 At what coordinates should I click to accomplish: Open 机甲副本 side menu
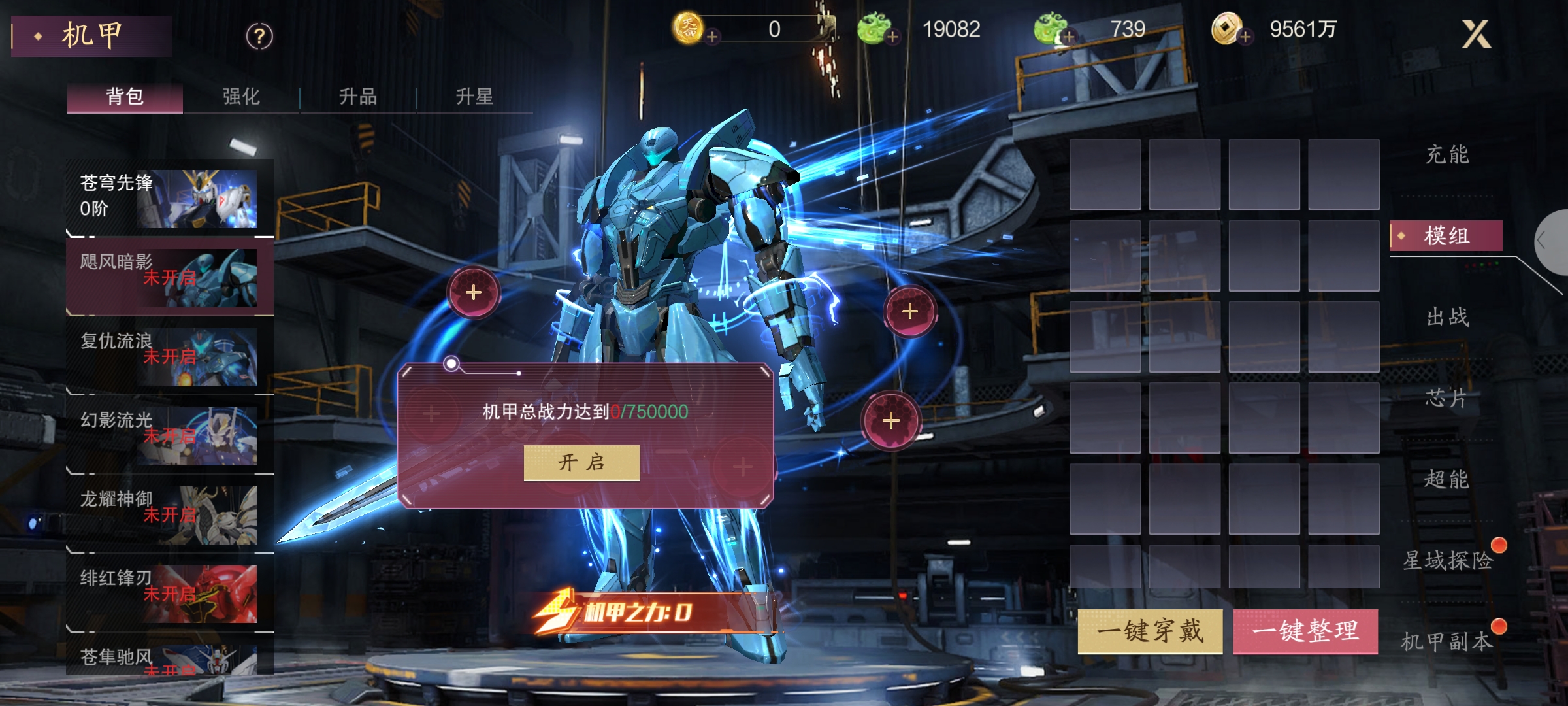1446,642
